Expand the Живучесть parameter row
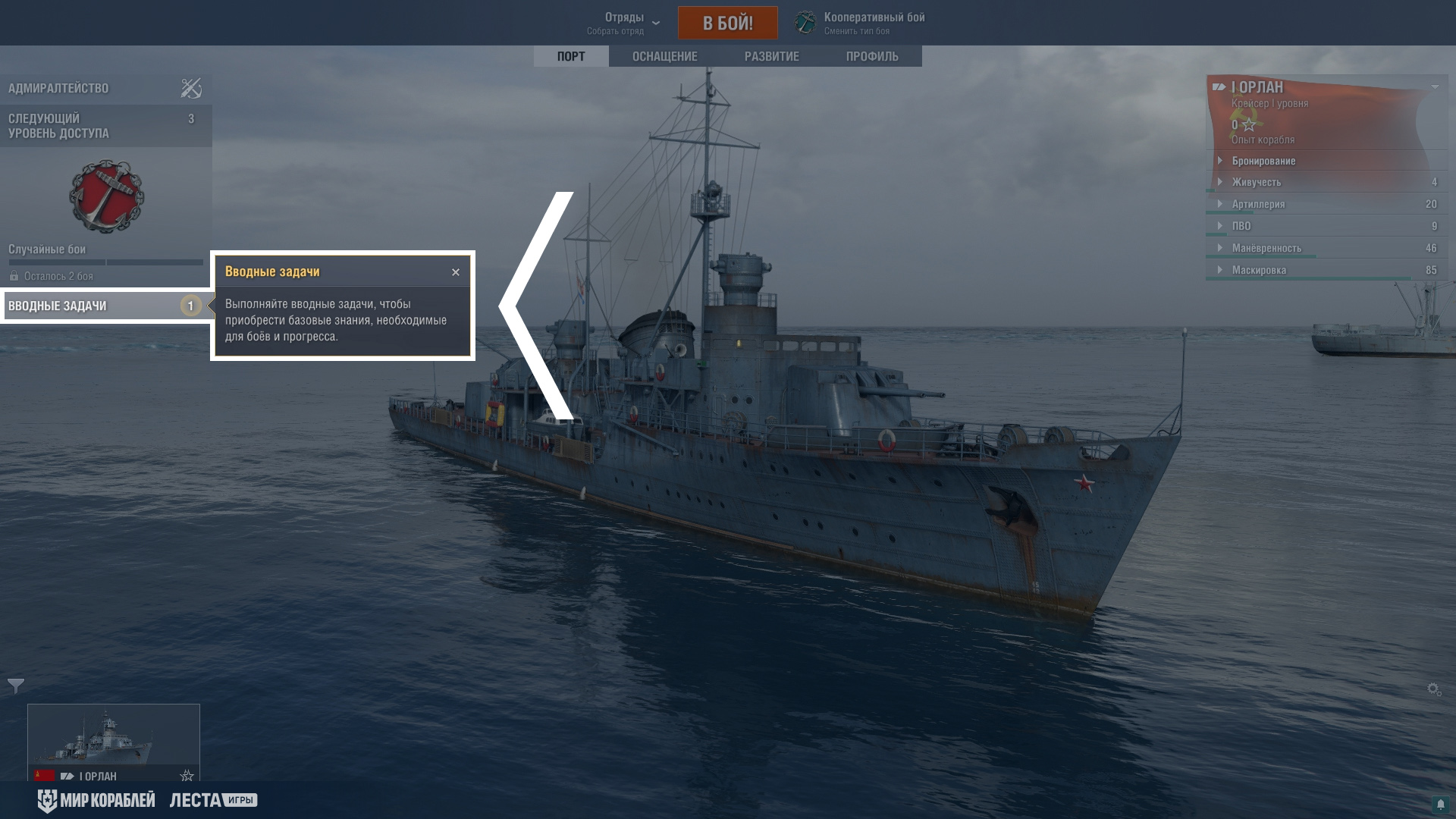Image resolution: width=1456 pixels, height=819 pixels. pyautogui.click(x=1256, y=182)
